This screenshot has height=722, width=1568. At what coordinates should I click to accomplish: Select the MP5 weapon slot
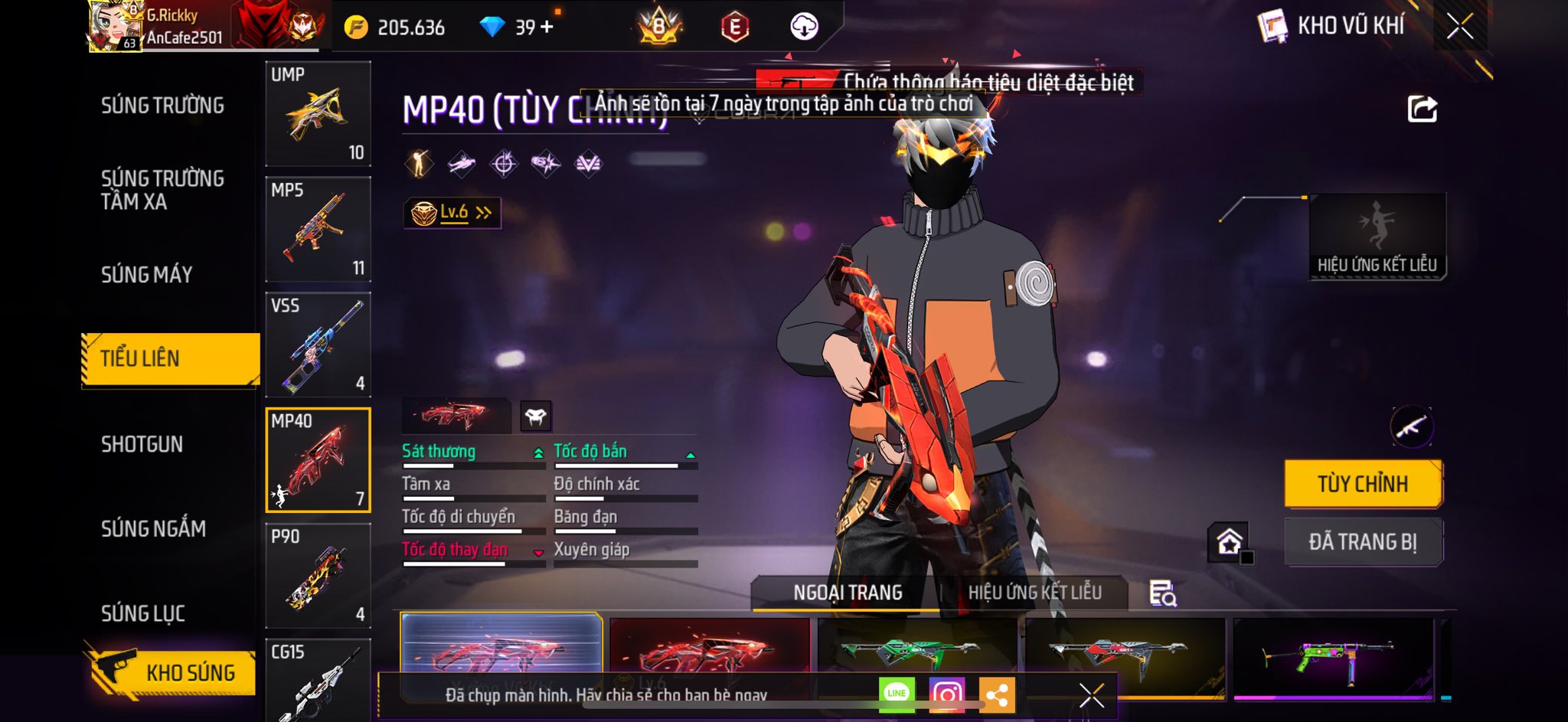pyautogui.click(x=318, y=229)
